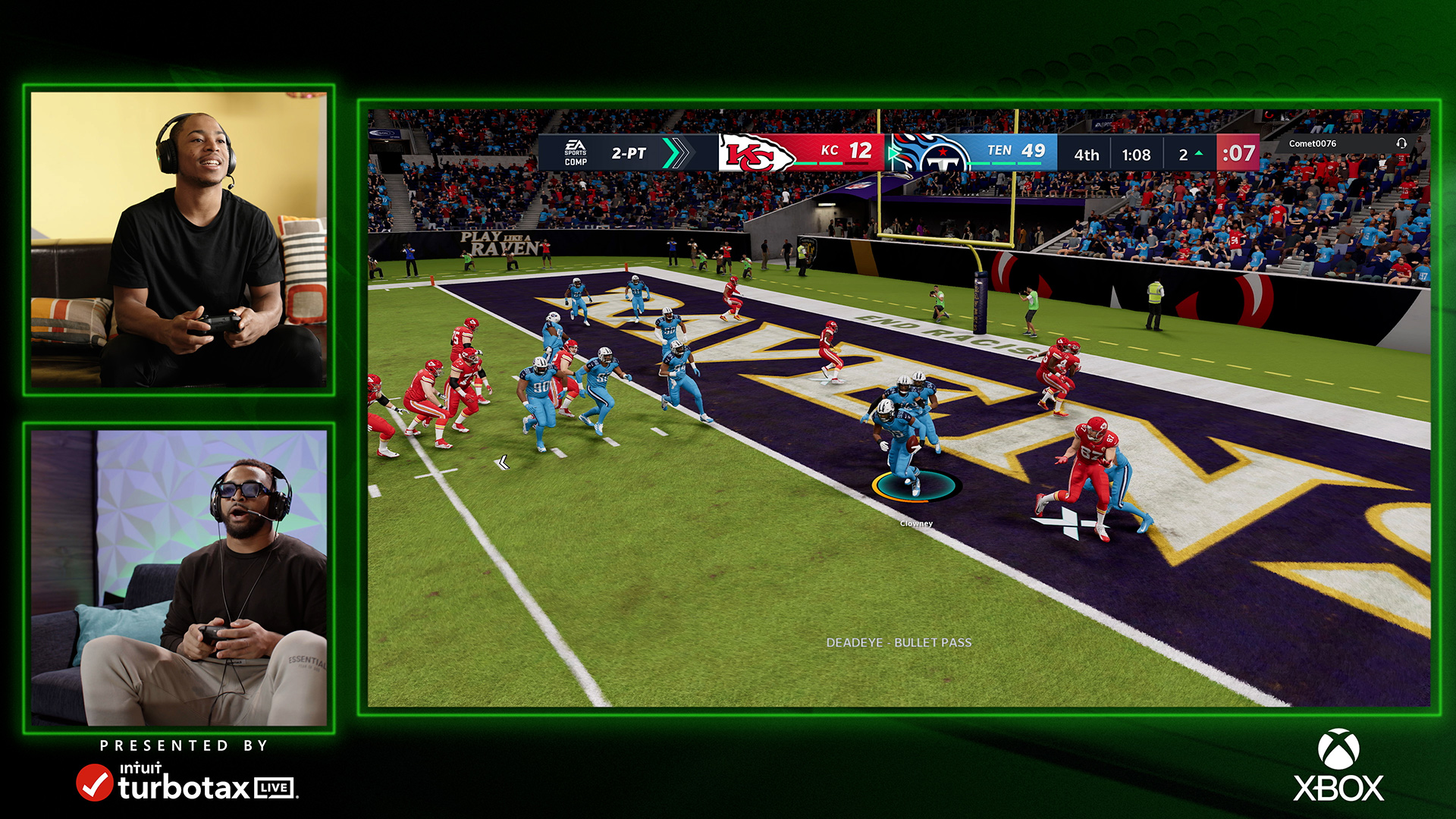This screenshot has width=1456, height=819.
Task: Expand the 2-PT conversion chevron arrows
Action: tap(674, 152)
